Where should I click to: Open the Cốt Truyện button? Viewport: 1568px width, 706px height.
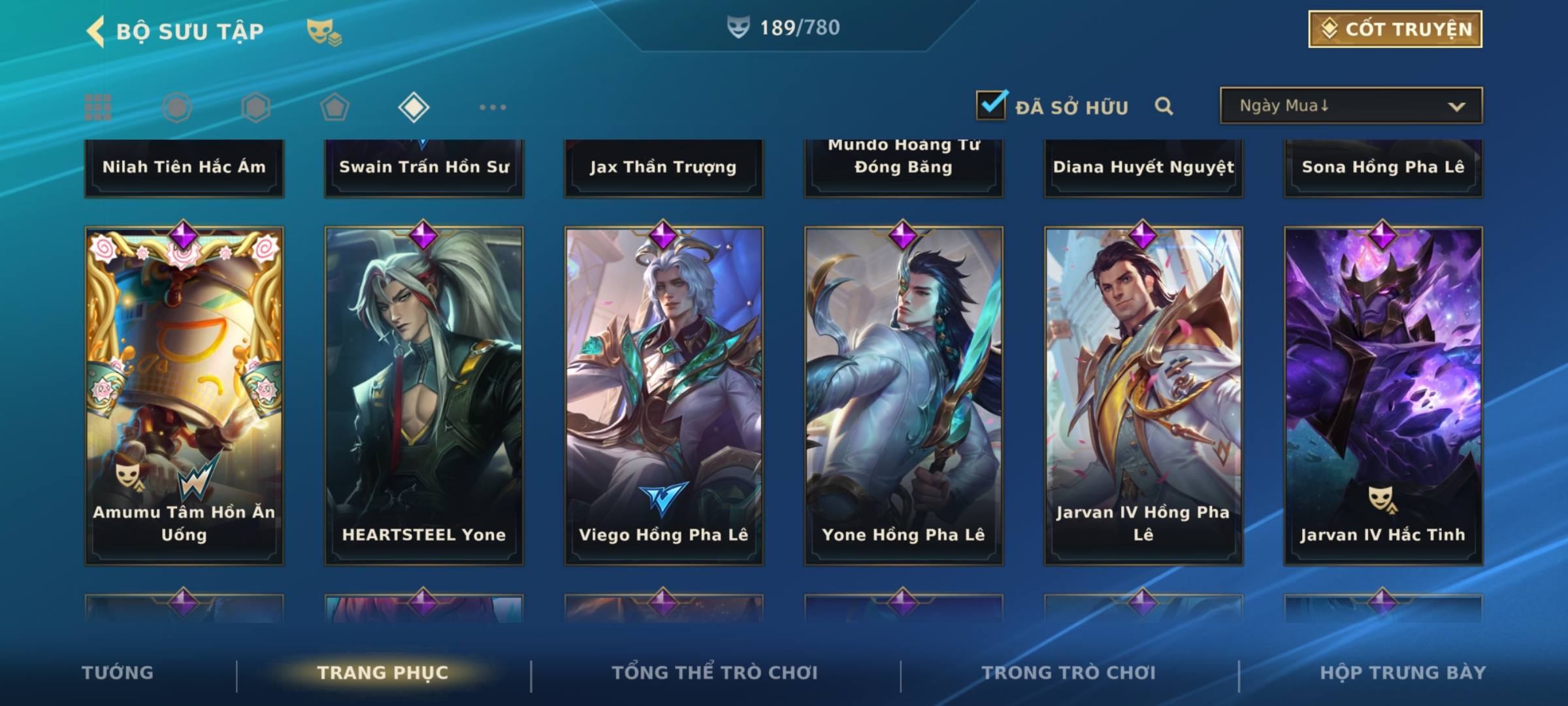click(1395, 29)
